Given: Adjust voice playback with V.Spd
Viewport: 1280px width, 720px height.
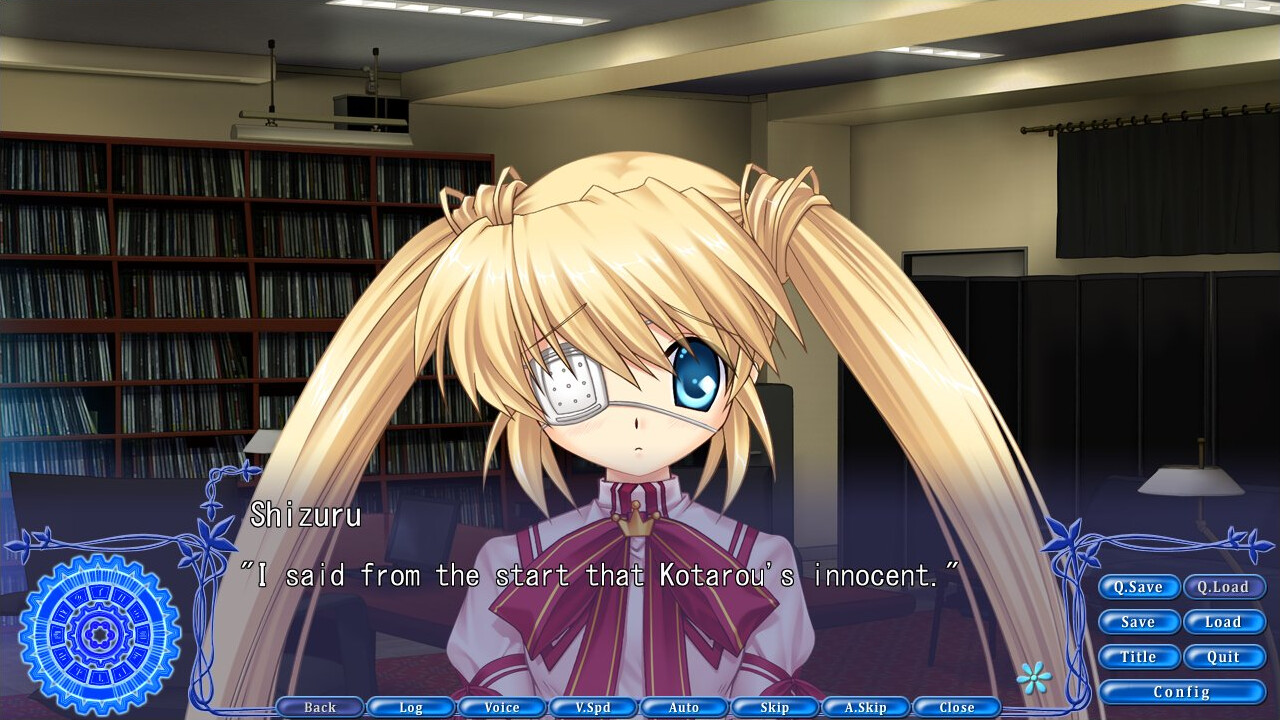Looking at the screenshot, I should click(x=593, y=707).
